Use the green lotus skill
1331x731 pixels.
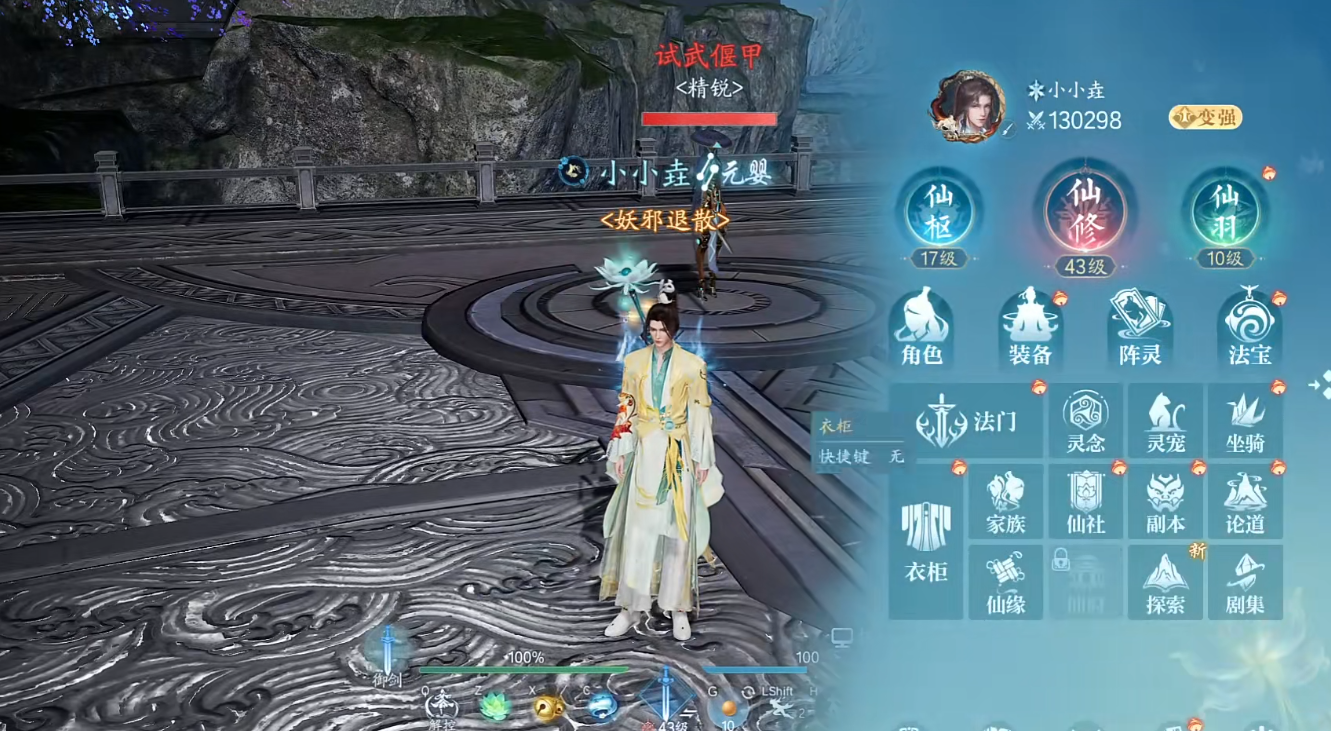(x=494, y=707)
